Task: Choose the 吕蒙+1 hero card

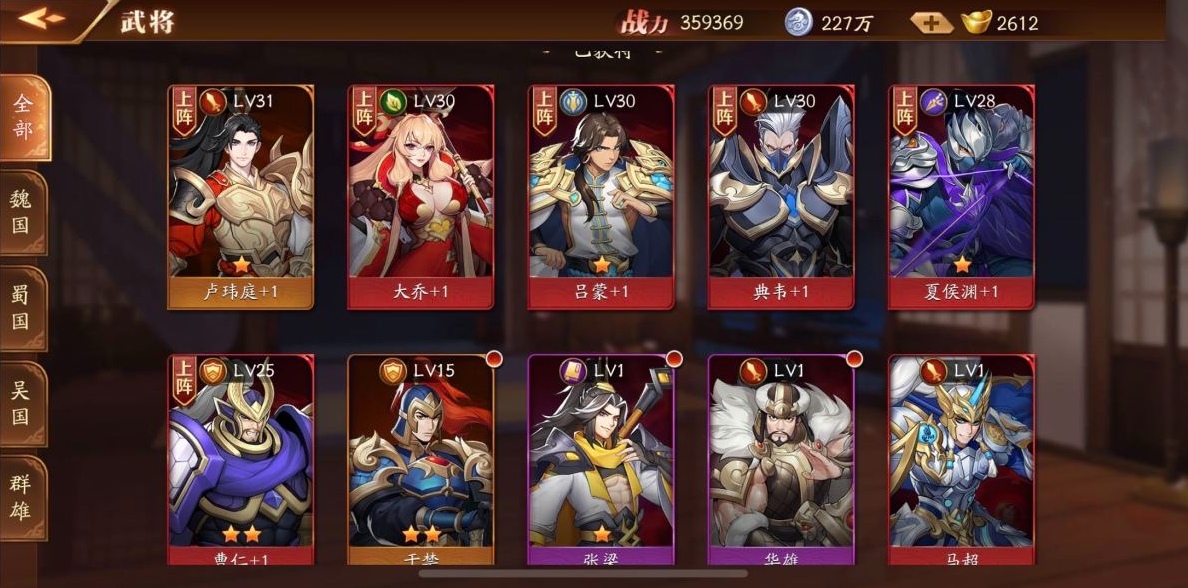Action: (x=601, y=196)
